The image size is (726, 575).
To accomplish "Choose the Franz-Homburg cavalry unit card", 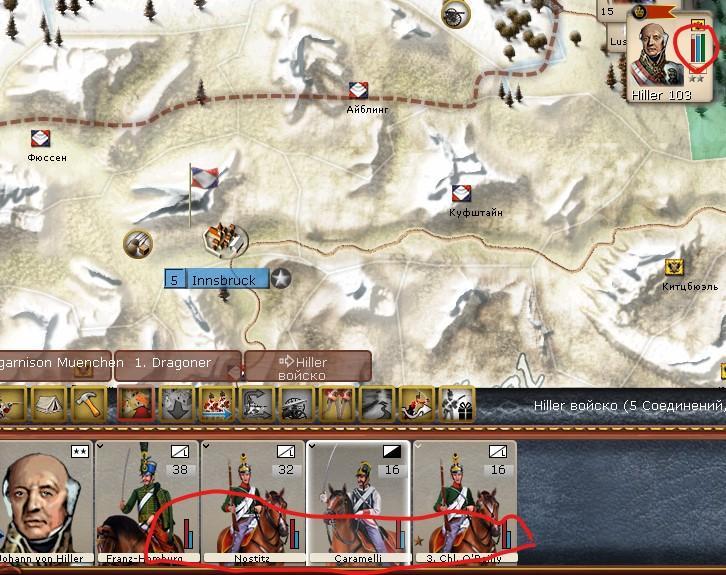I will point(147,502).
